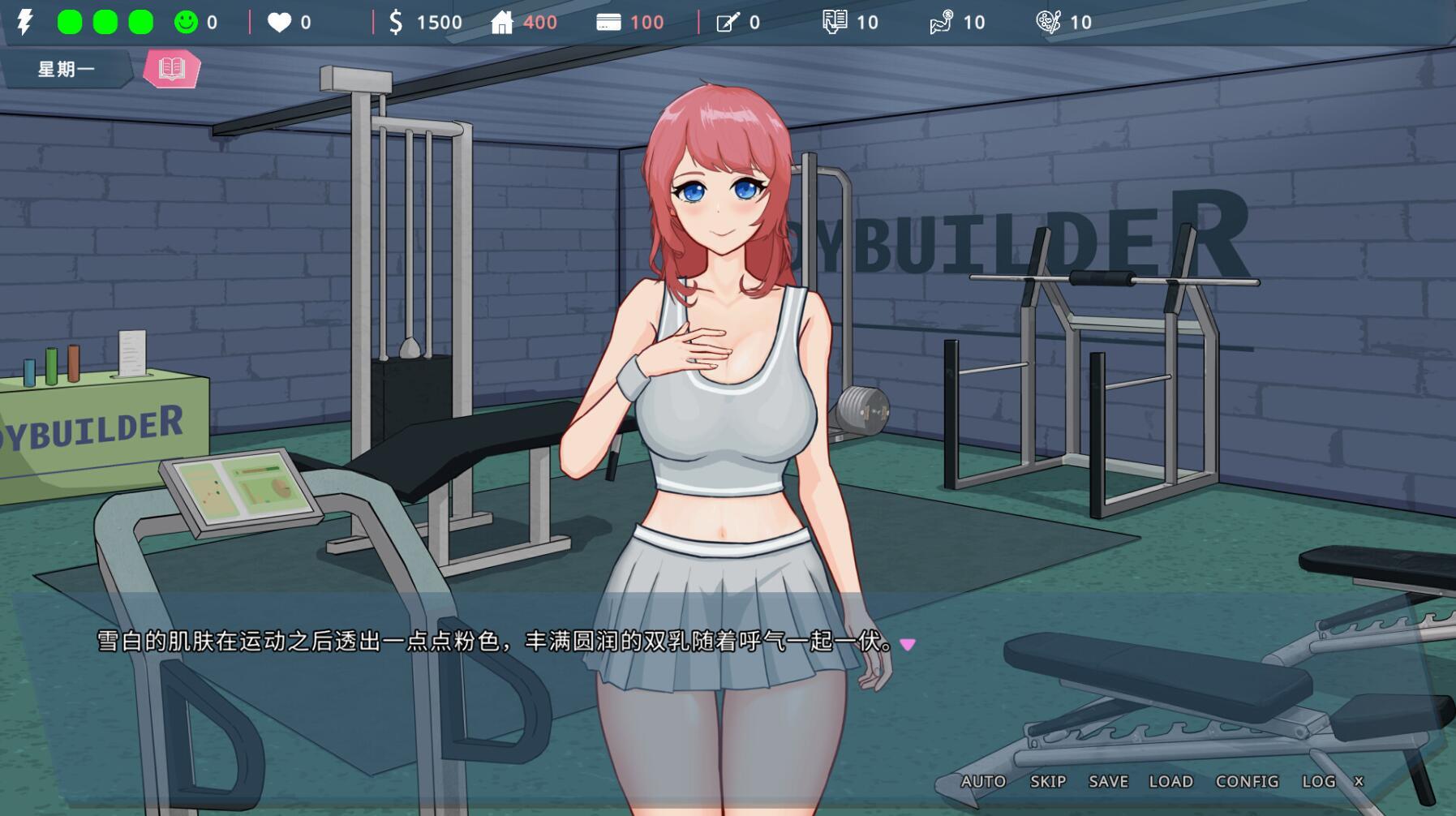
Task: Click the house icon showing 400
Action: (x=503, y=22)
